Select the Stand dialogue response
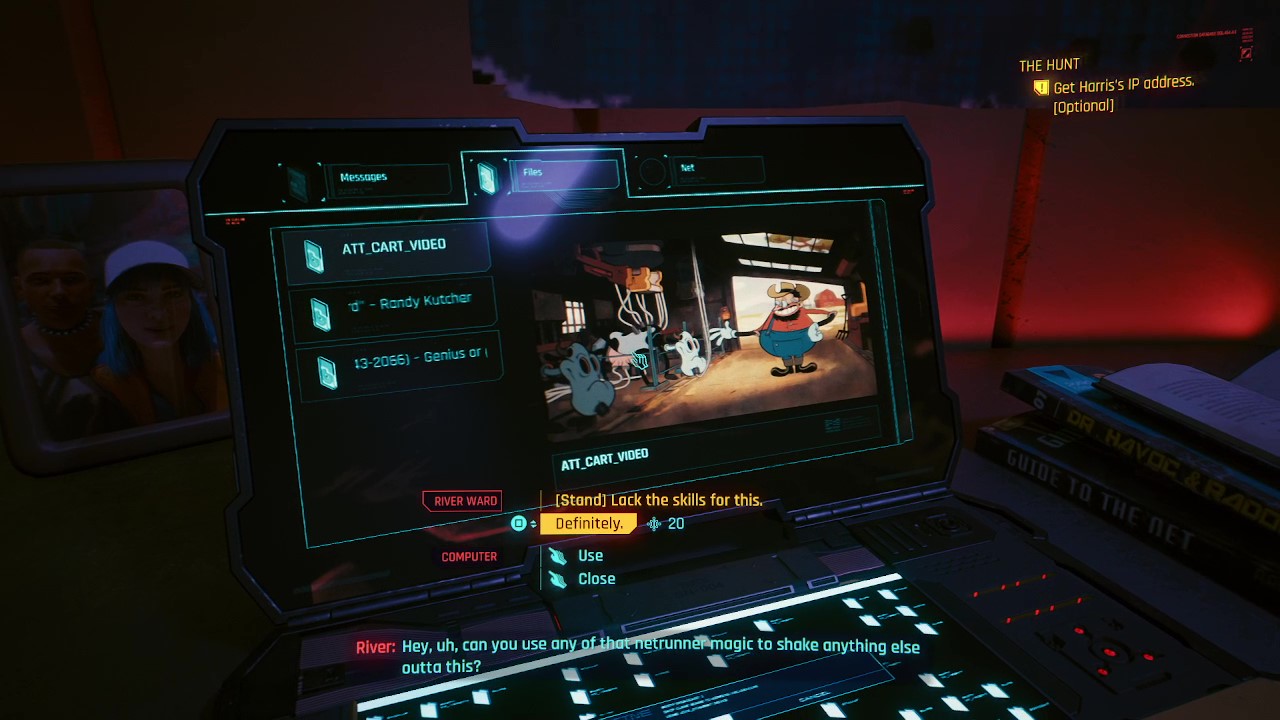 point(658,500)
